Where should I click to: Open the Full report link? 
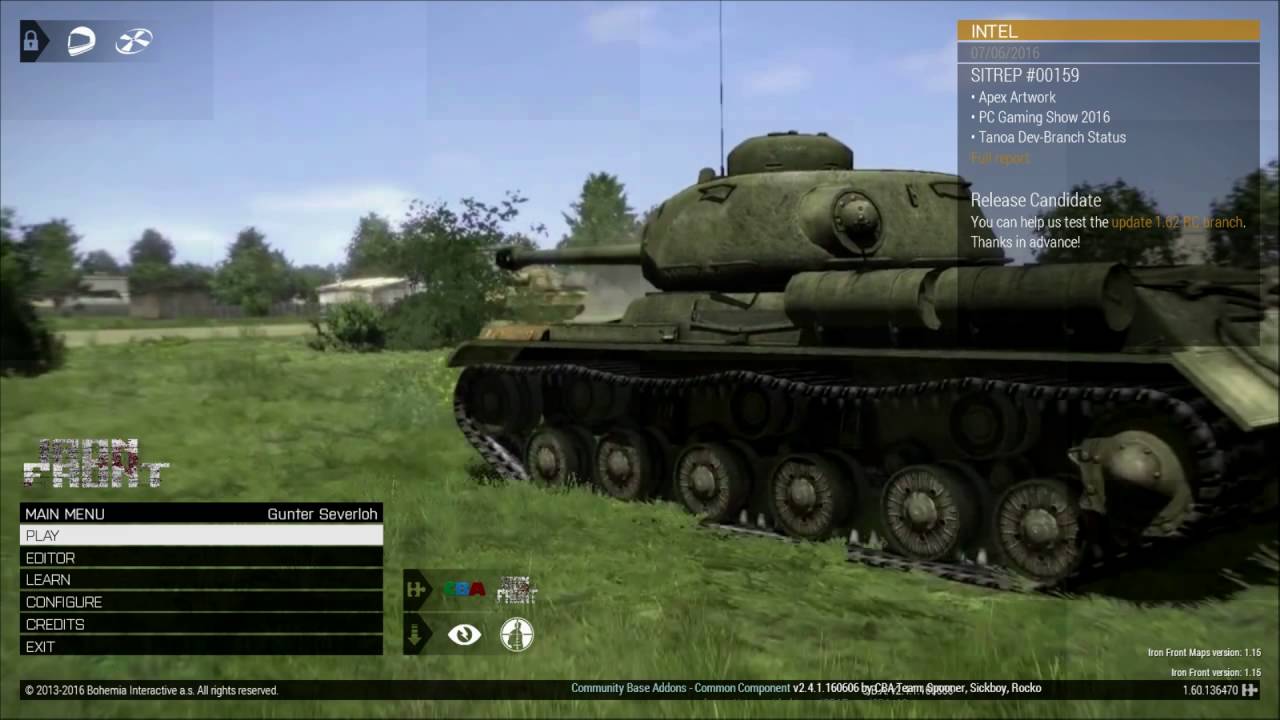click(999, 158)
